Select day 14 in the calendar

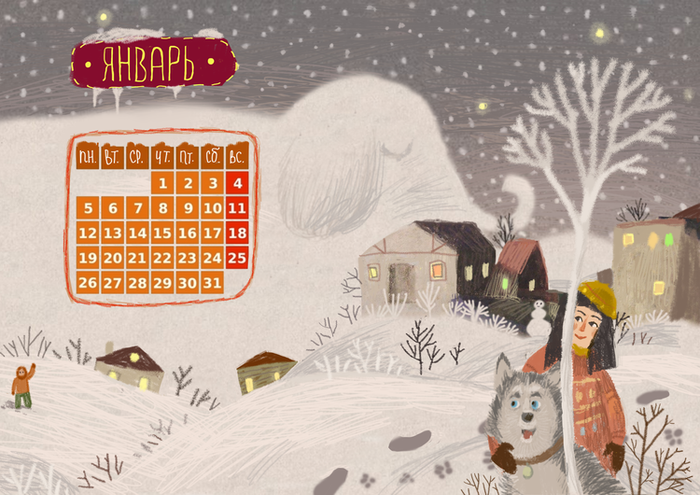136,233
